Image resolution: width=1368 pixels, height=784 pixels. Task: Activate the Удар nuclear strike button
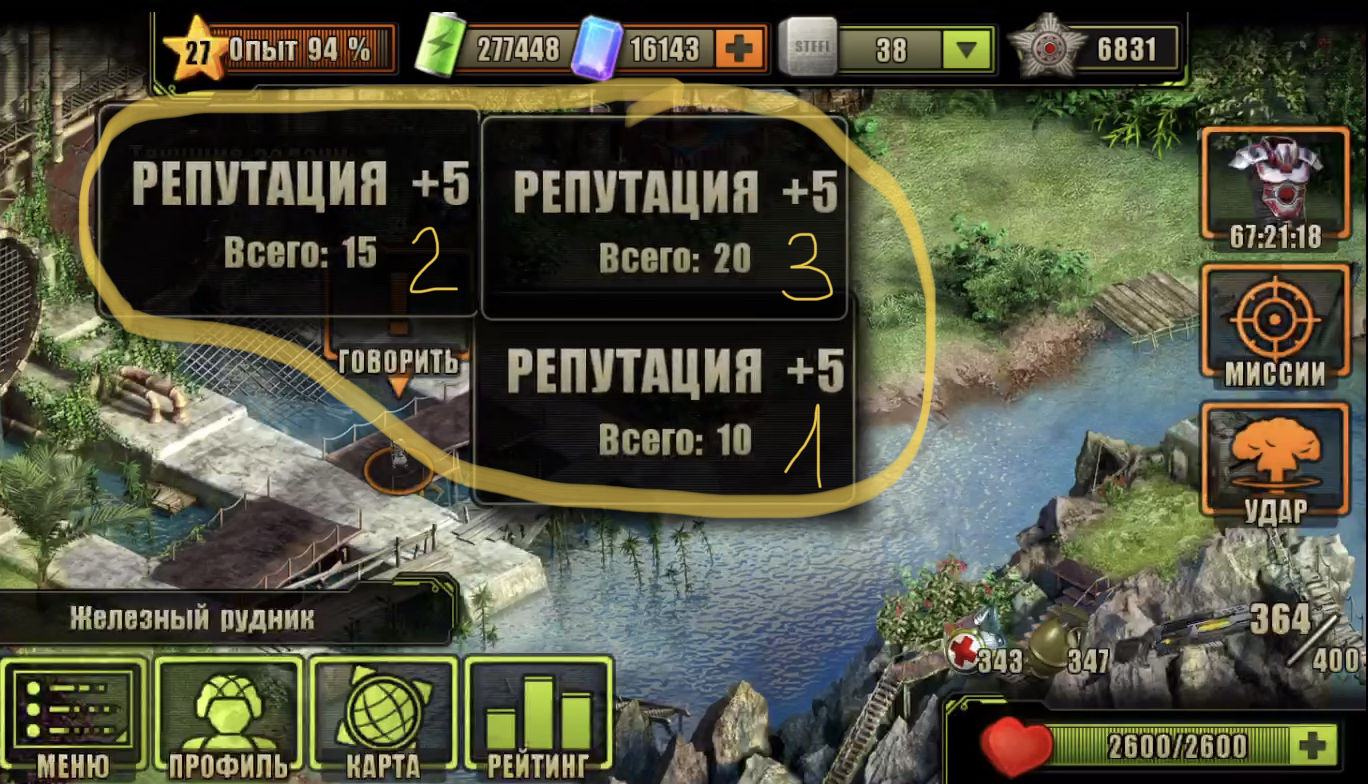coord(1274,466)
